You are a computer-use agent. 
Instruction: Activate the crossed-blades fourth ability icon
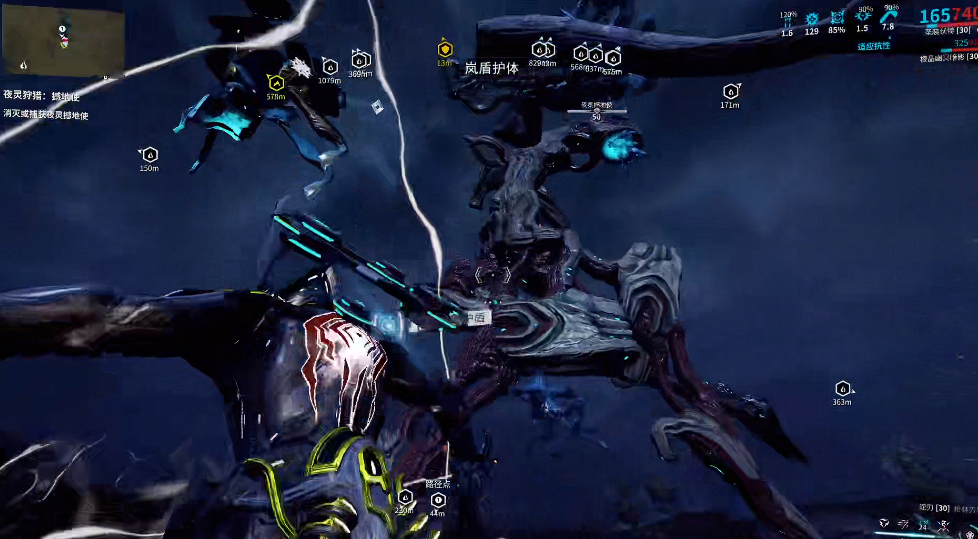942,523
